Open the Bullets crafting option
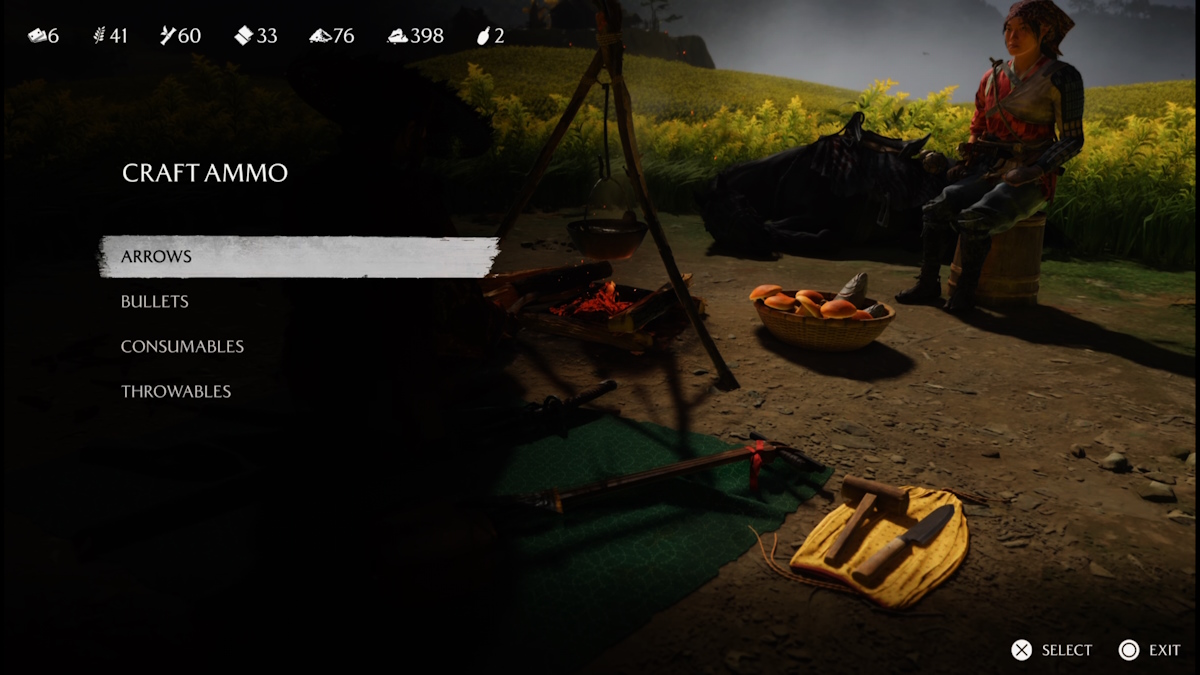 155,302
